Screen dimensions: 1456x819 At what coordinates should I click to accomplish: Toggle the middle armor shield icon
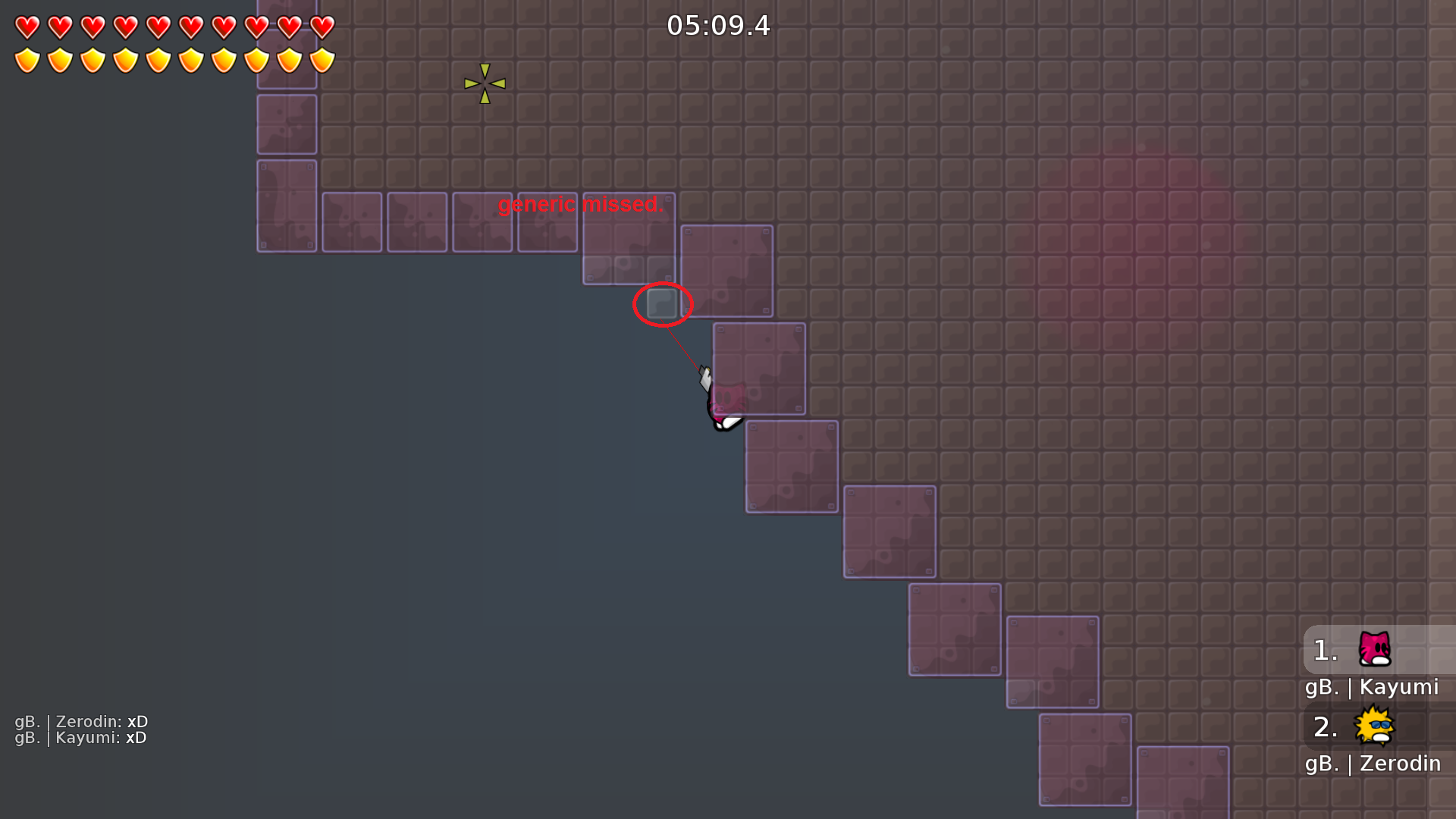click(157, 59)
